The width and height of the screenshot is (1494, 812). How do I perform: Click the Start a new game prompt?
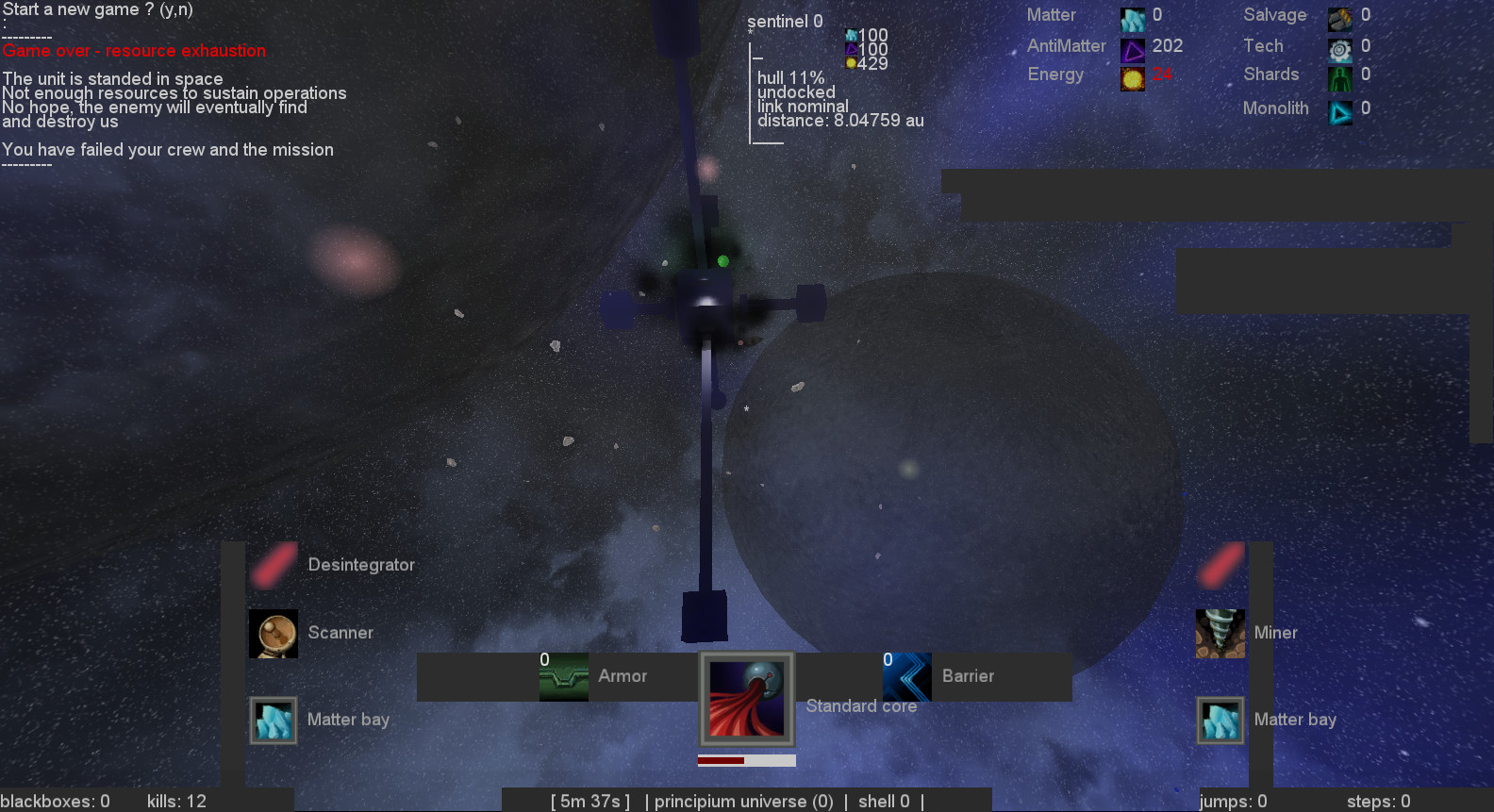[x=98, y=8]
